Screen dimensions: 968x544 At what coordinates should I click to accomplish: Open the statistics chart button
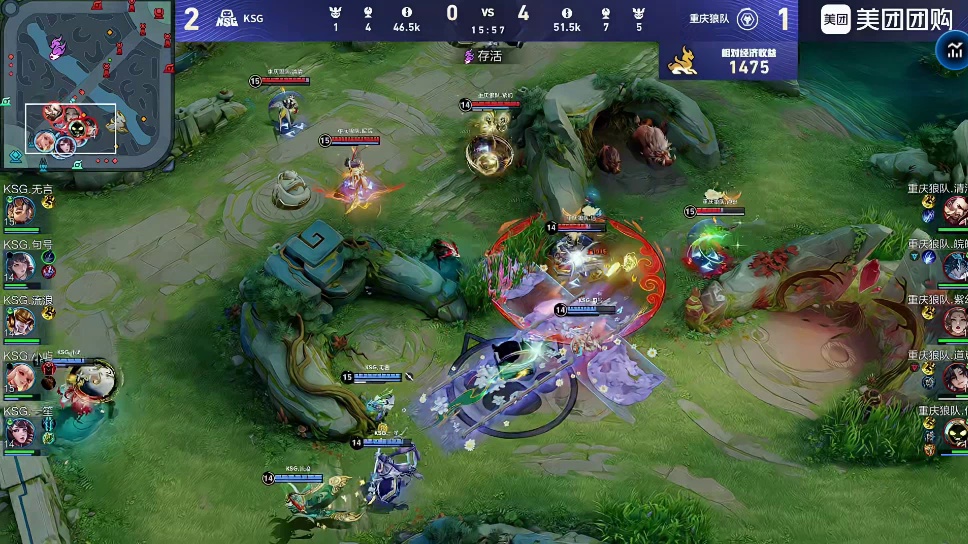950,51
